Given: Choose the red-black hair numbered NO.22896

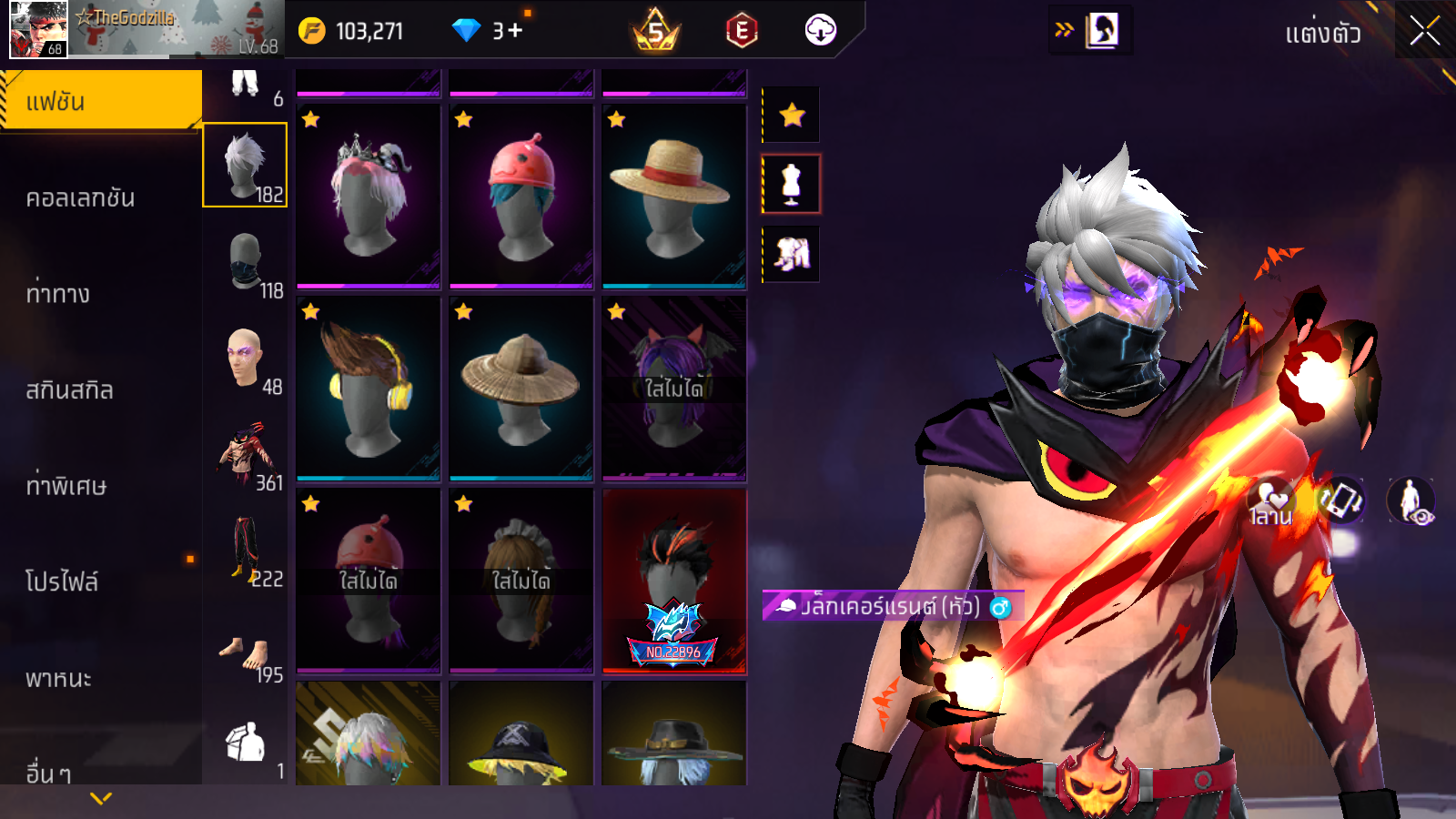Looking at the screenshot, I should click(673, 581).
